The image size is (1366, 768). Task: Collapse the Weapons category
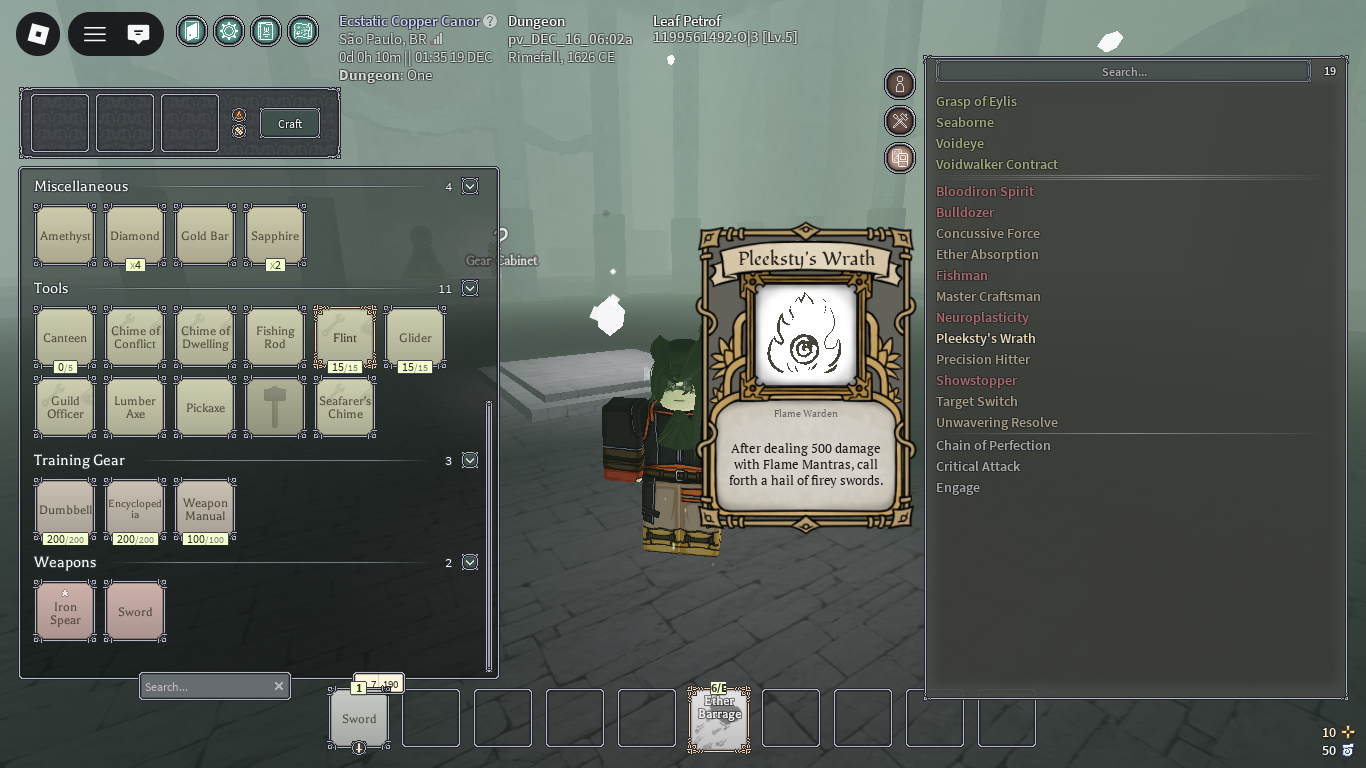(x=470, y=562)
